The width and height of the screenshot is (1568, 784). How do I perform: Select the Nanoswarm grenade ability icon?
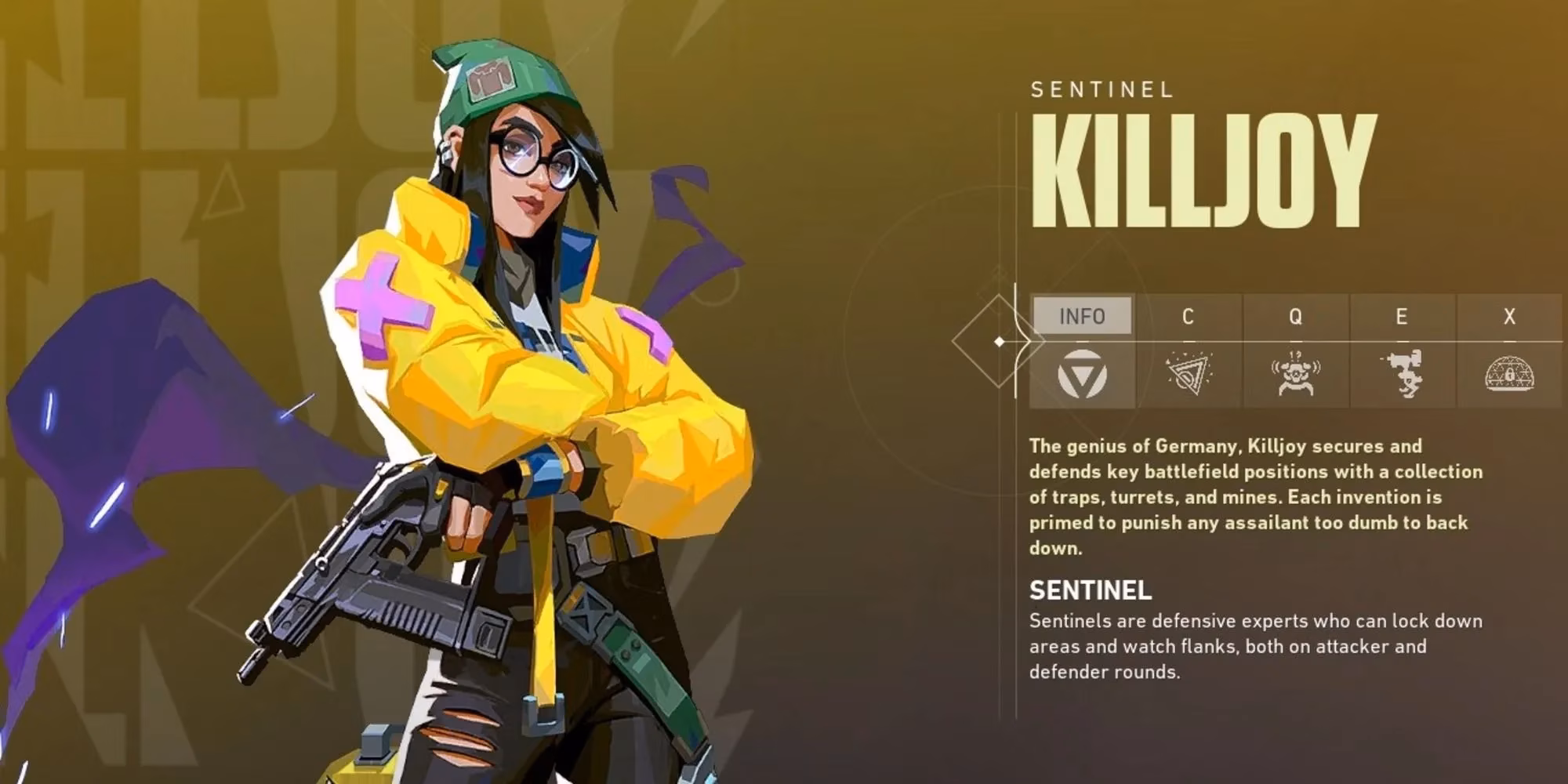[x=1188, y=375]
